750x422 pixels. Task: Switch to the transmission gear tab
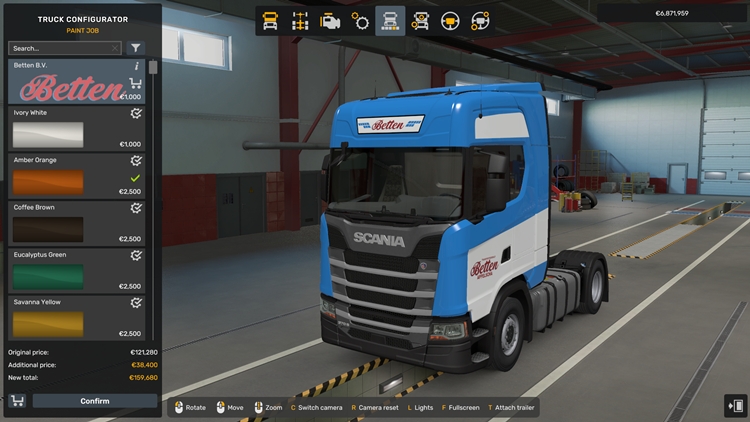(360, 20)
